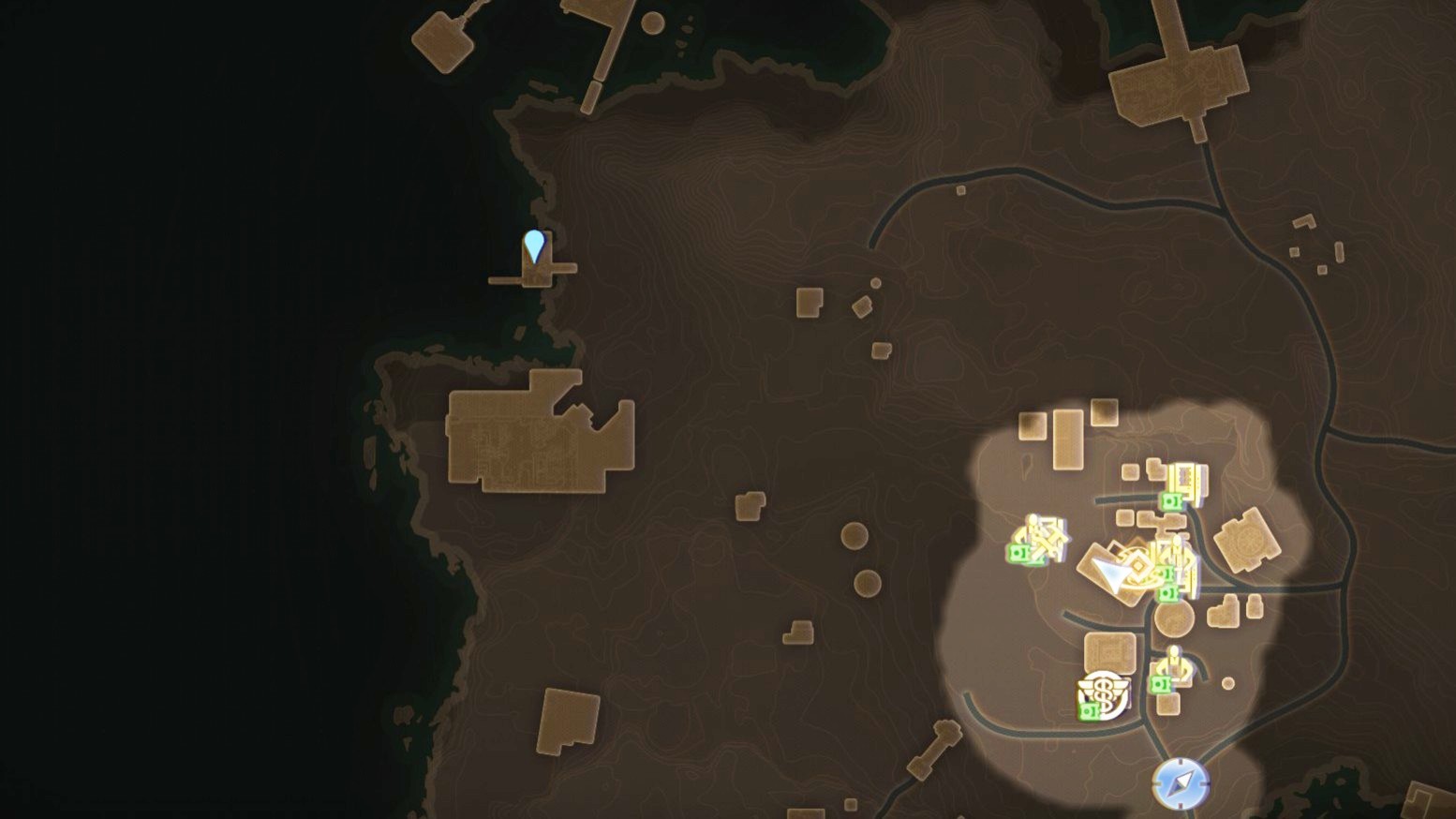Click the green marker below the diamond emblem
The width and height of the screenshot is (1456, 819).
[1167, 592]
